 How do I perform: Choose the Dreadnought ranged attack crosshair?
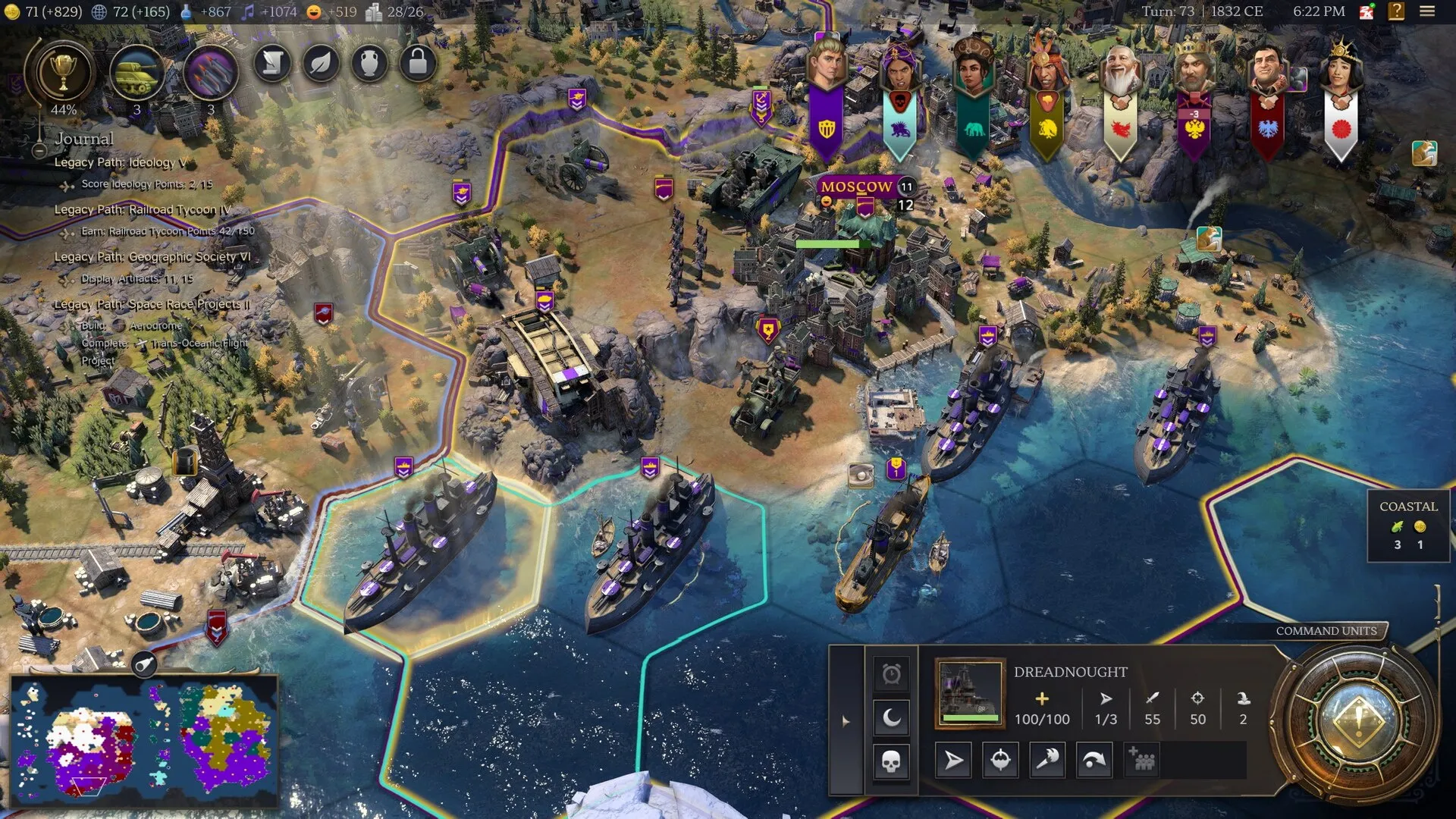(x=1000, y=760)
